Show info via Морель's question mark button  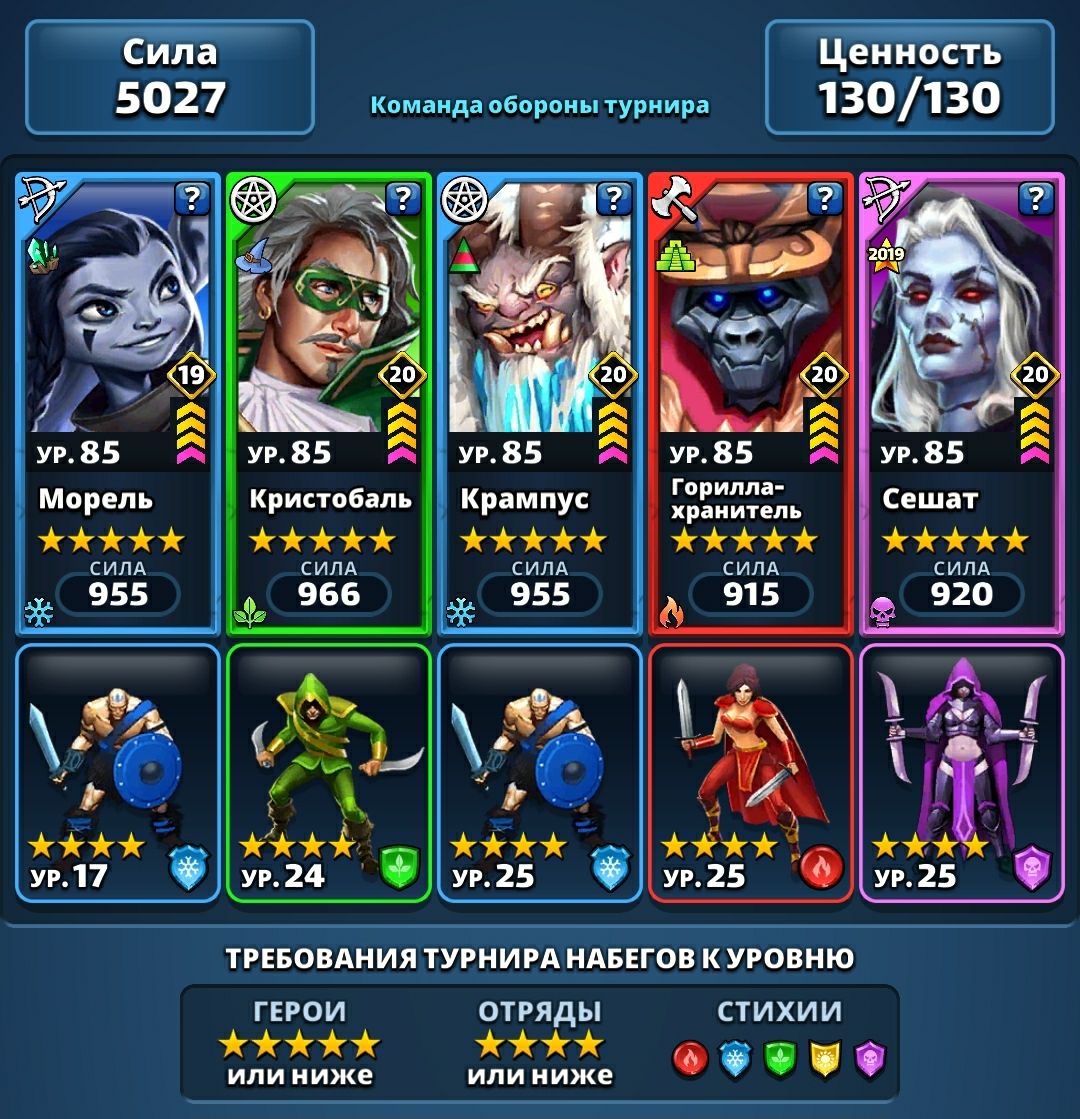click(x=192, y=199)
